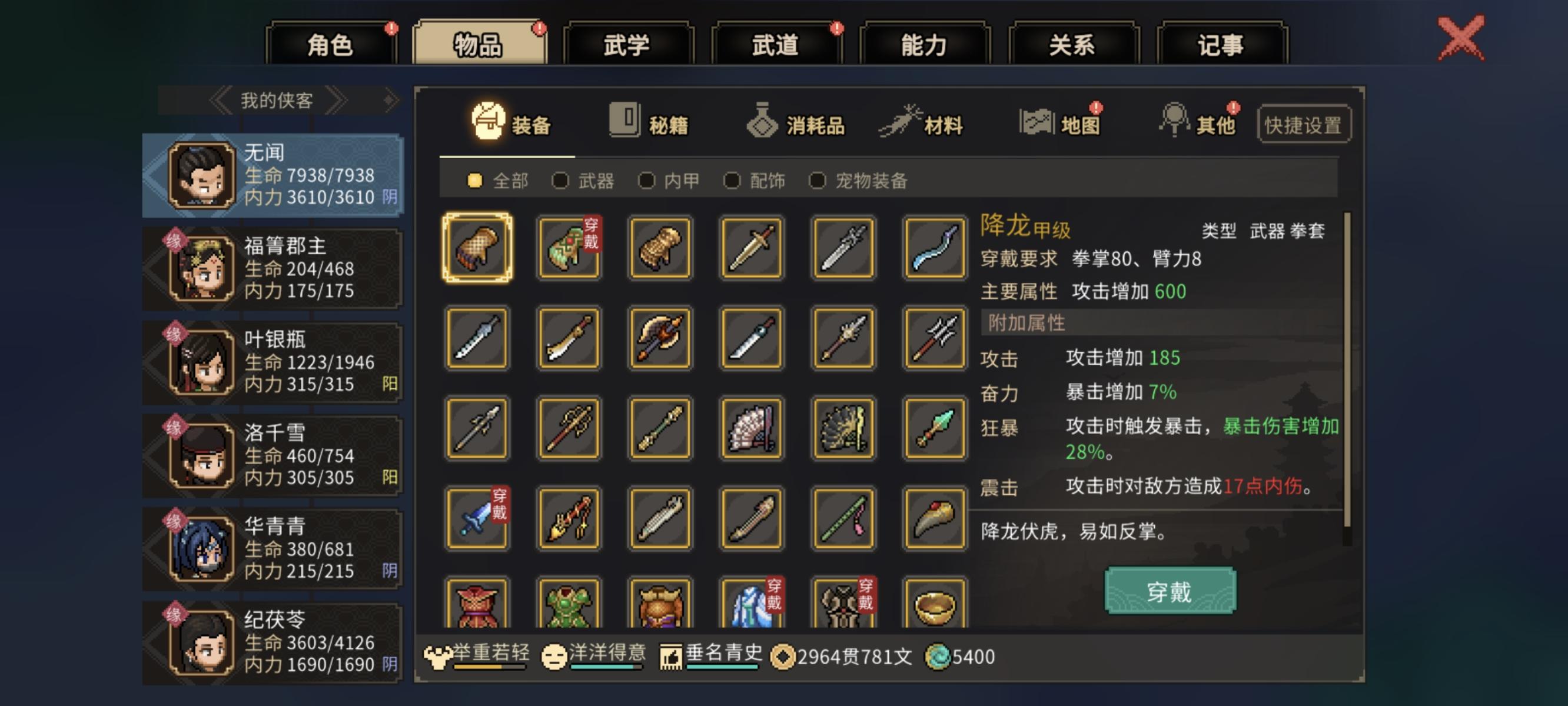Select the 内甲 armor filter
The height and width of the screenshot is (706, 1568).
[664, 180]
